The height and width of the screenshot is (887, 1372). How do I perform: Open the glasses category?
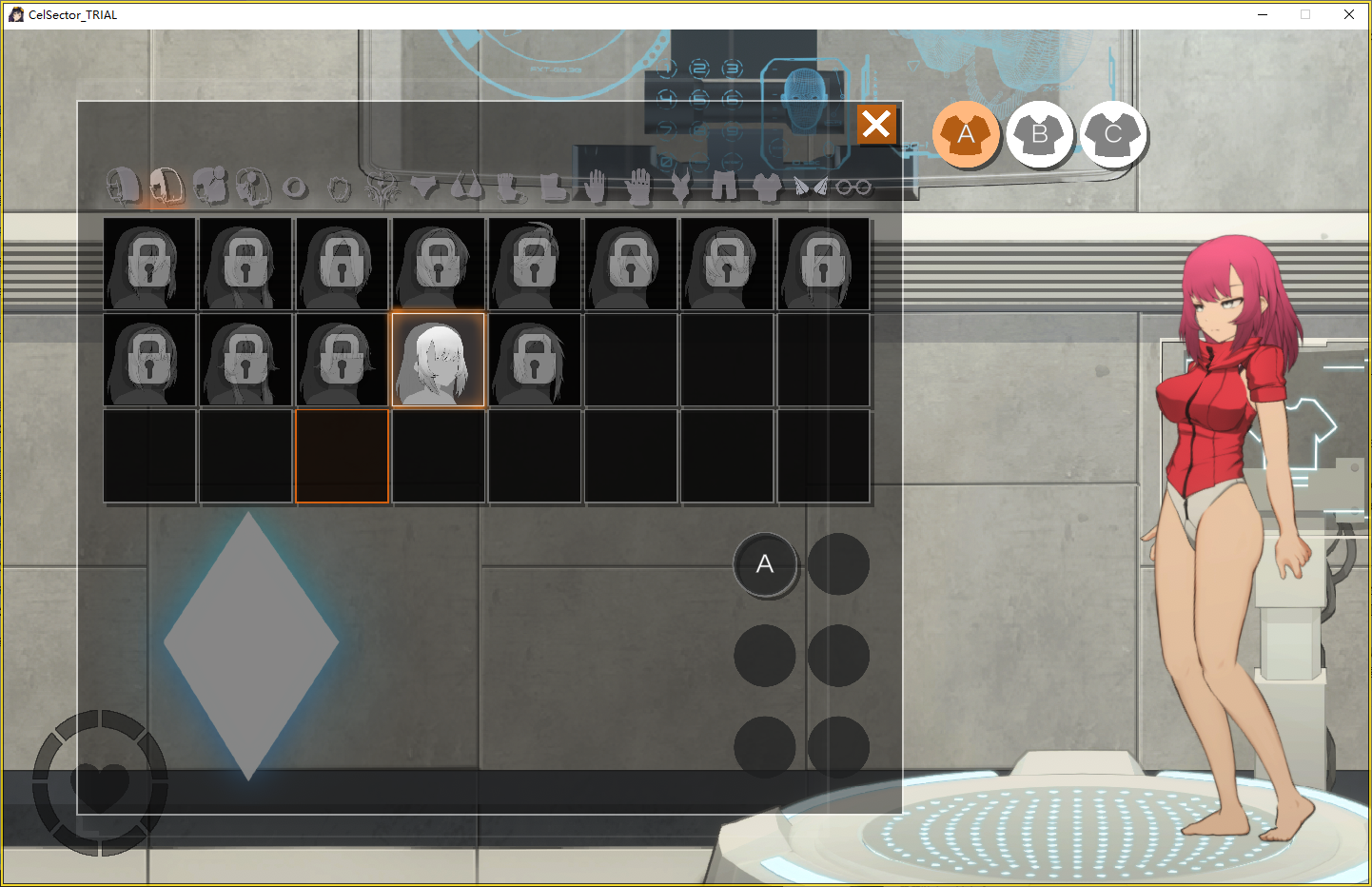click(x=853, y=187)
